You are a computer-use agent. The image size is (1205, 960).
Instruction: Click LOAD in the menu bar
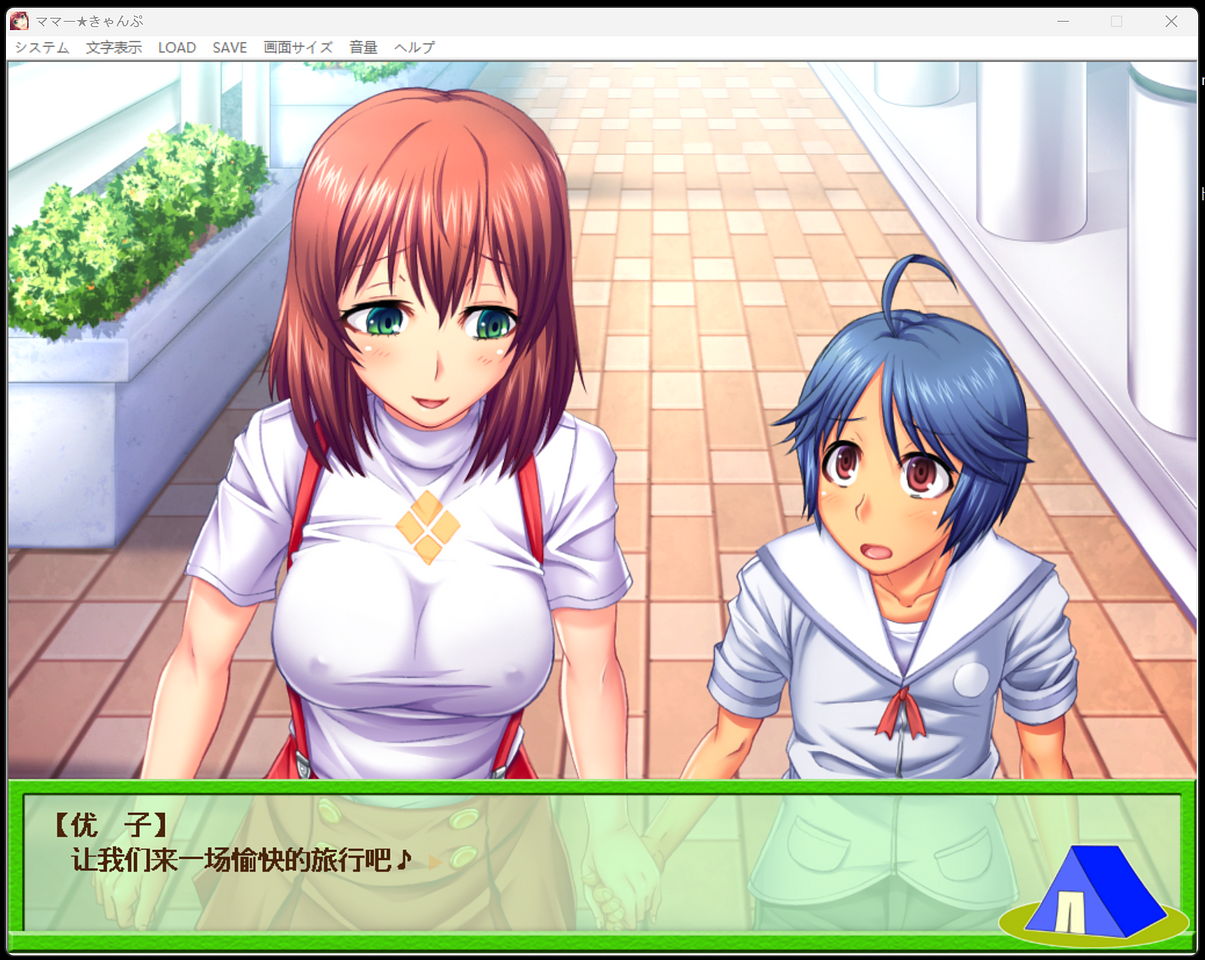pyautogui.click(x=177, y=47)
